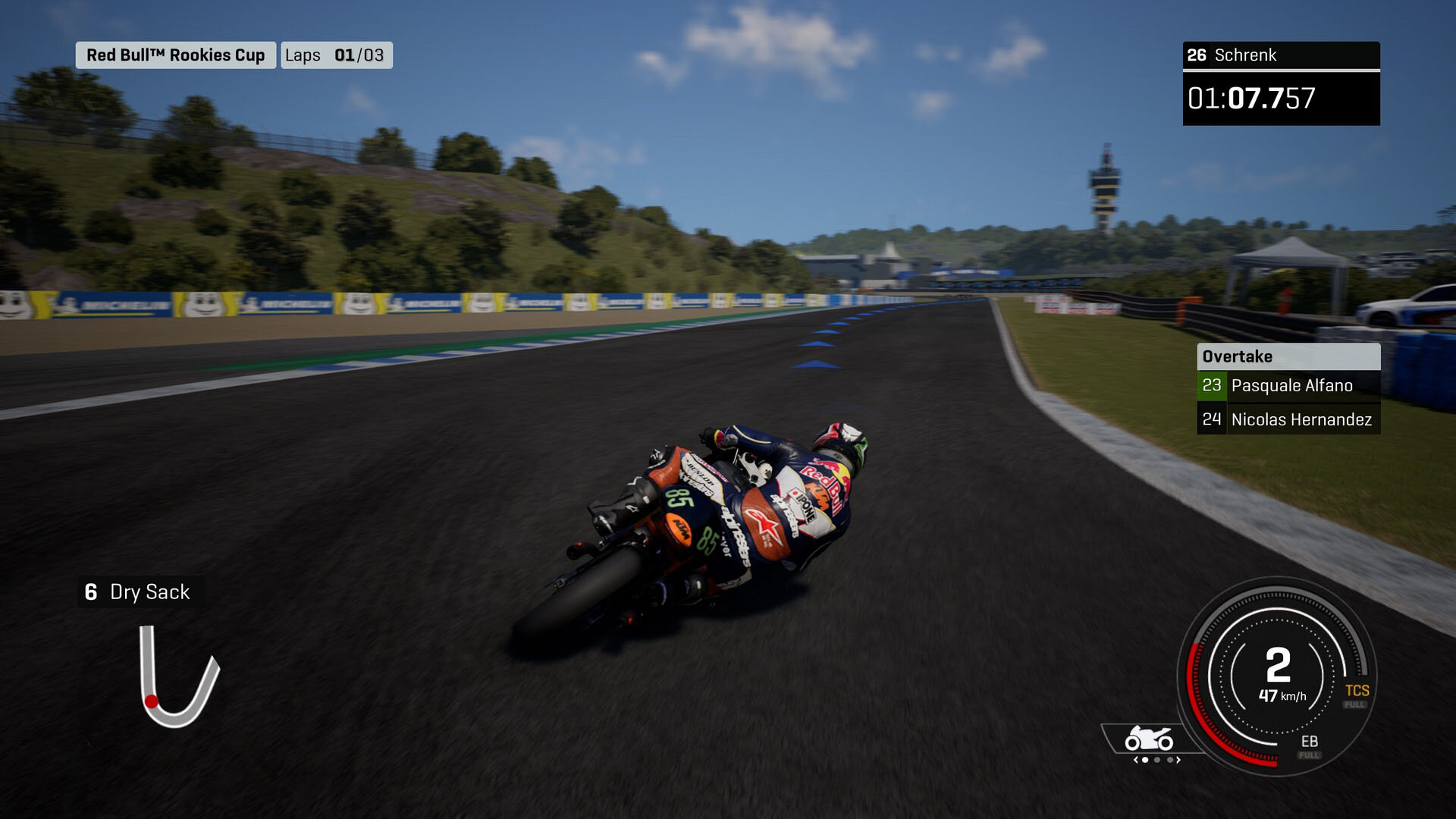Click the left arrow under the motorcycle icon
Viewport: 1456px width, 819px height.
point(1135,760)
